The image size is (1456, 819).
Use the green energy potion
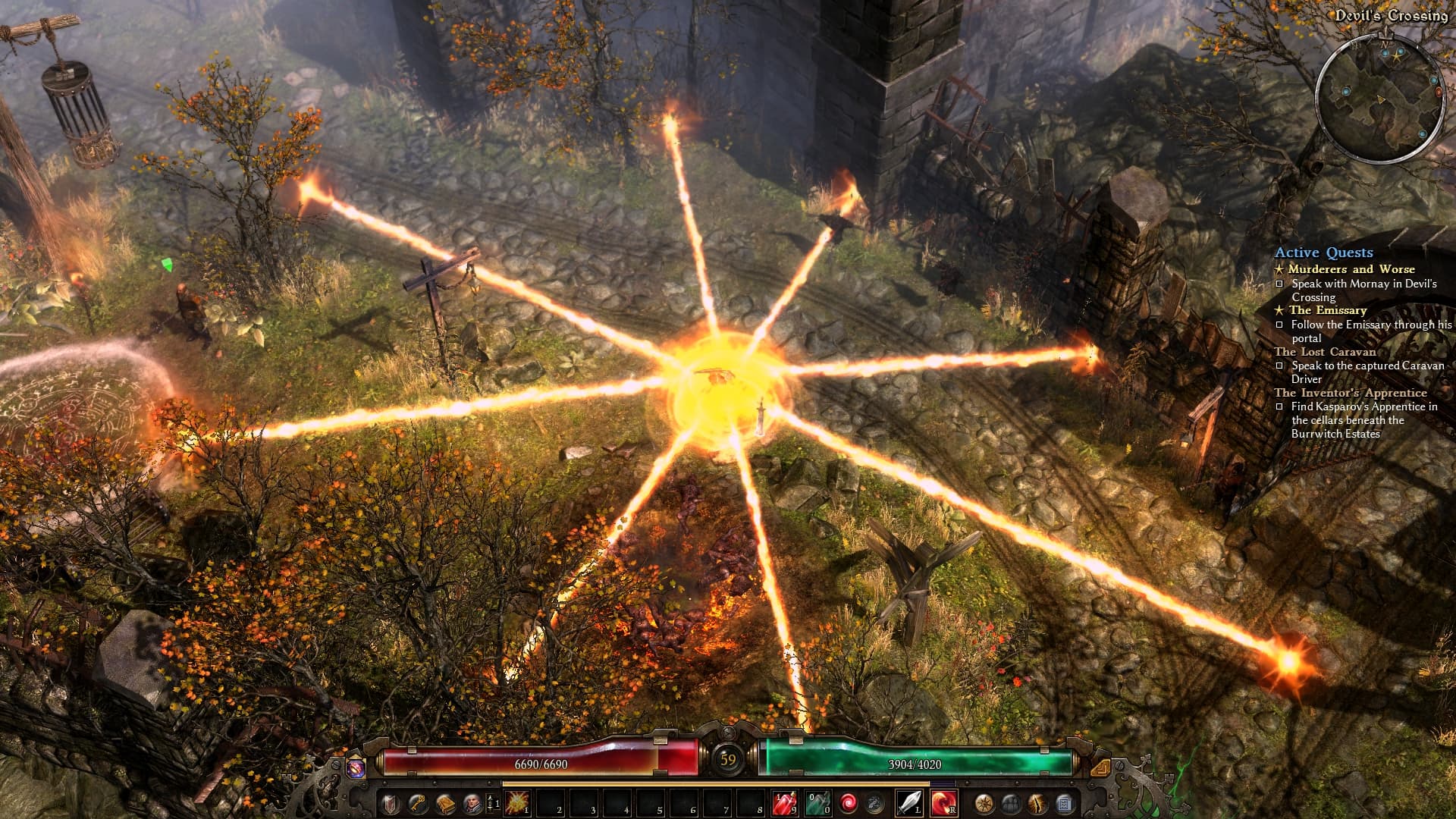coord(817,802)
